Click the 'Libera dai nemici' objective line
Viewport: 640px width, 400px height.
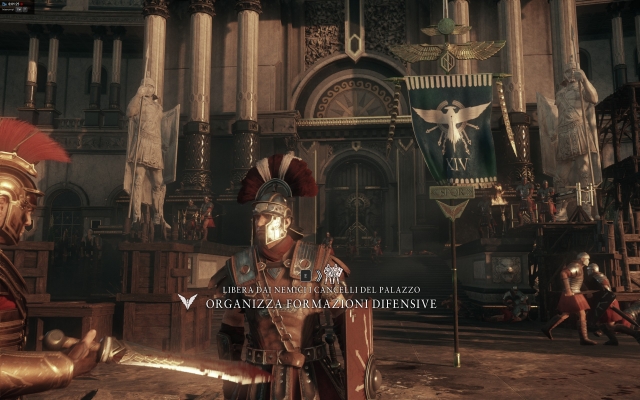pos(321,290)
